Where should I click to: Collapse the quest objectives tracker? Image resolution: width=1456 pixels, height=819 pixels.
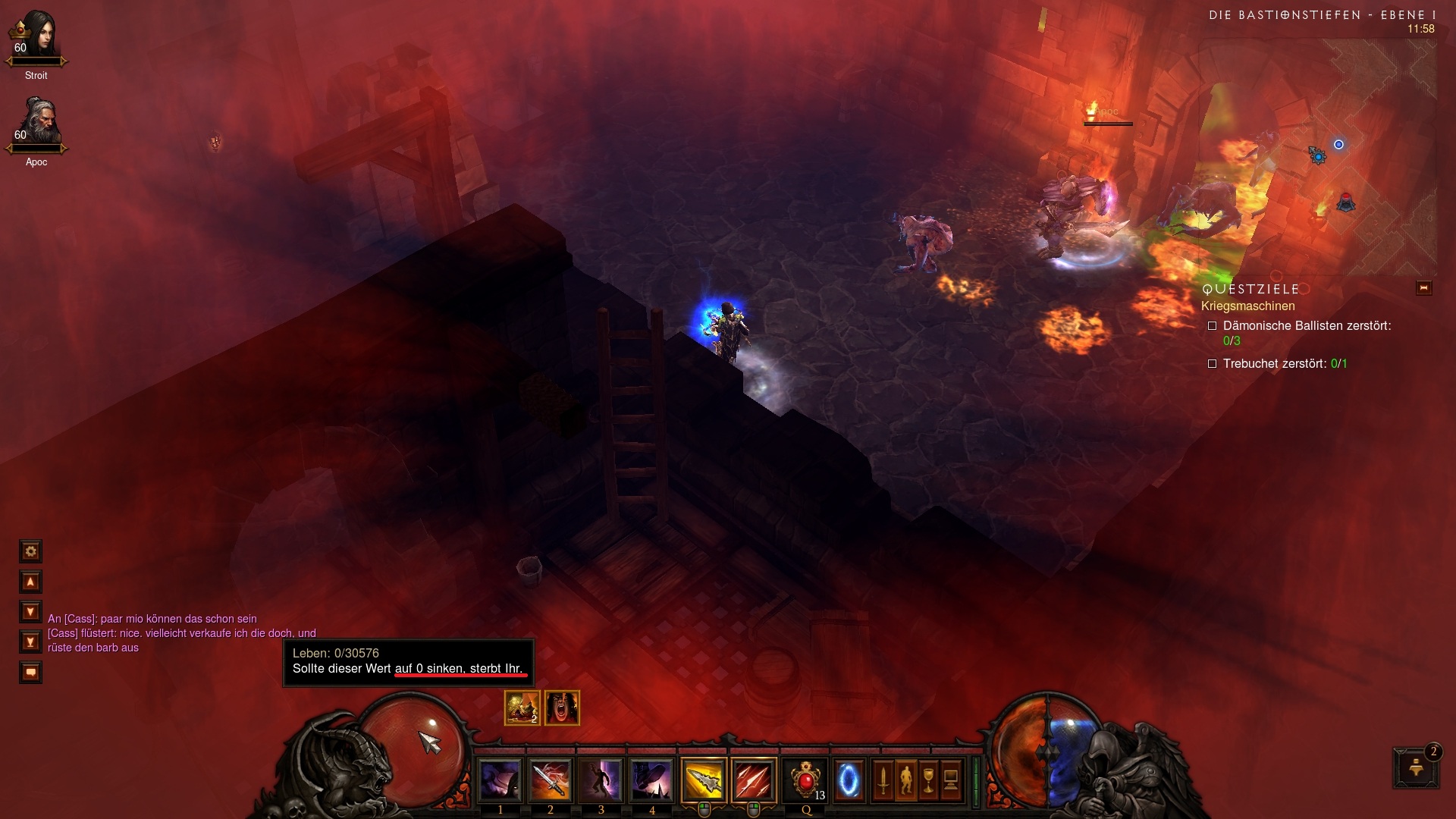(1423, 288)
